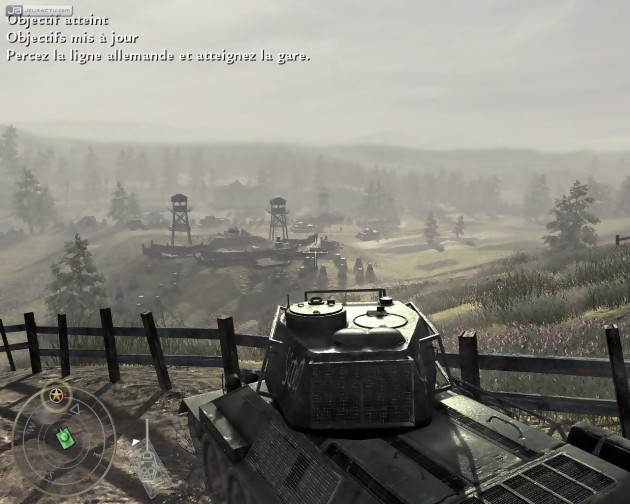This screenshot has width=630, height=504.
Task: Click the gold star objective marker
Action: [x=56, y=394]
